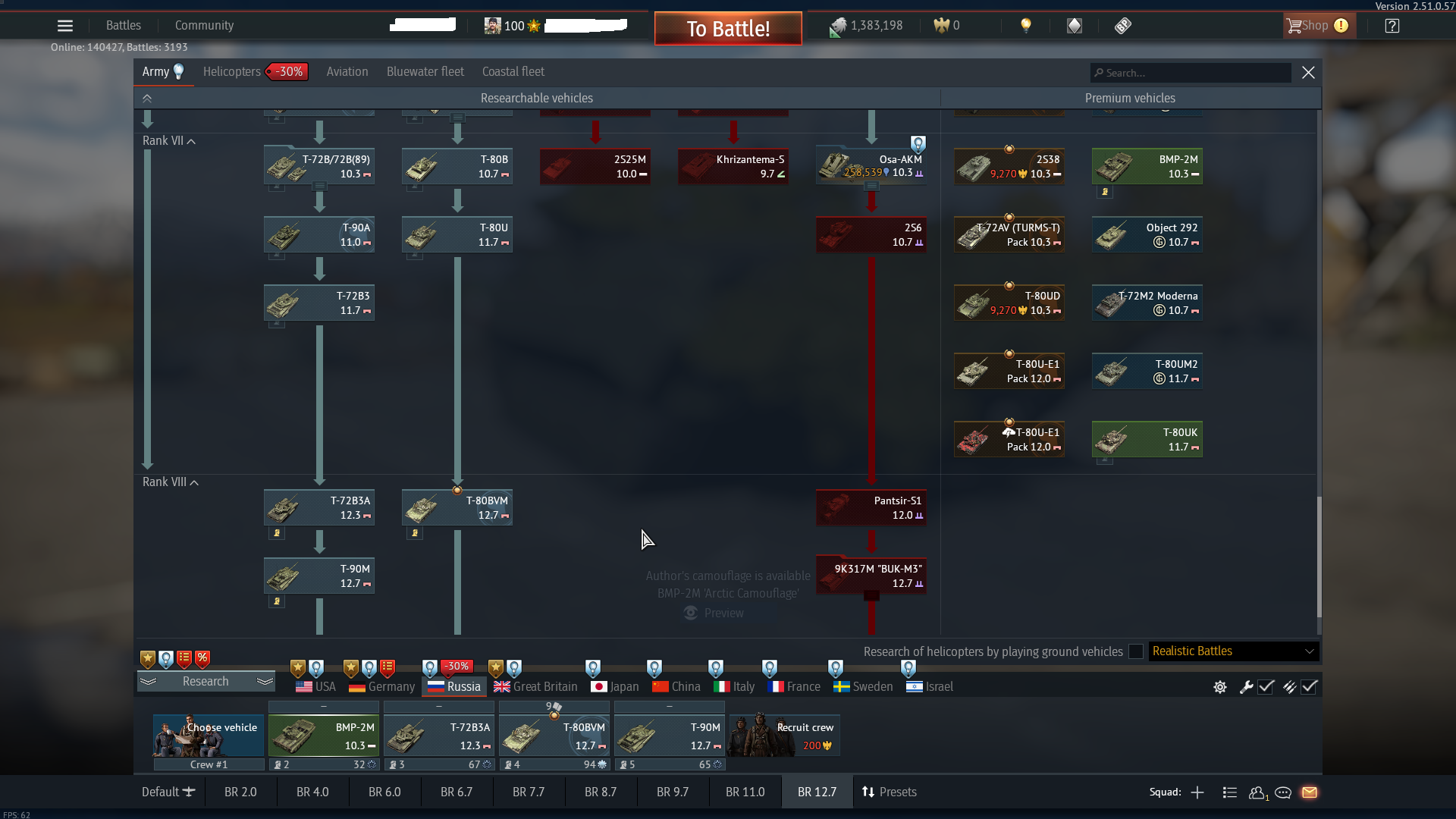Collapse the Rank VIII section
Viewport: 1456px width, 819px height.
coord(193,482)
